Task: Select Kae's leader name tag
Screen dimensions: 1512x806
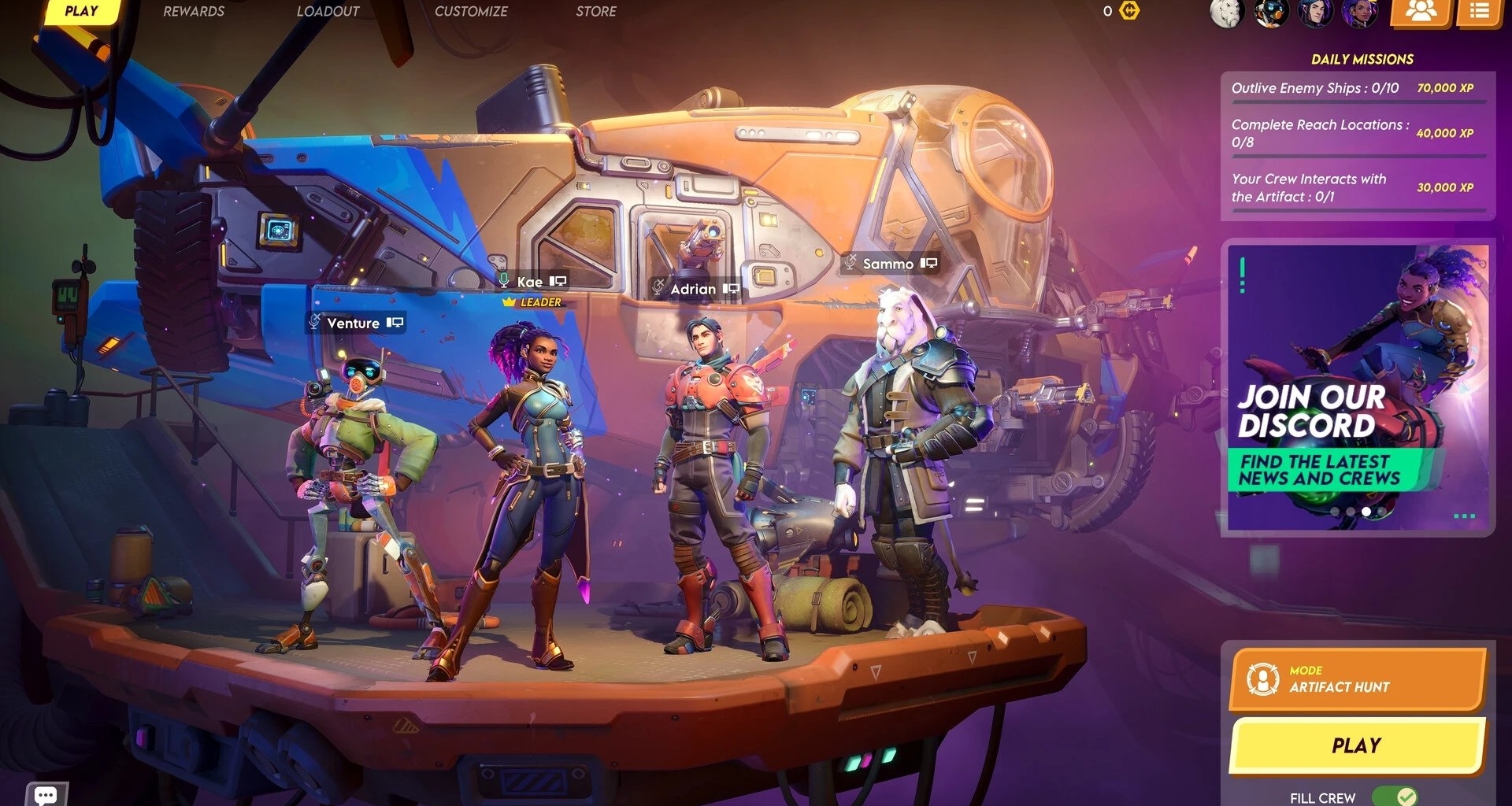Action: [530, 282]
